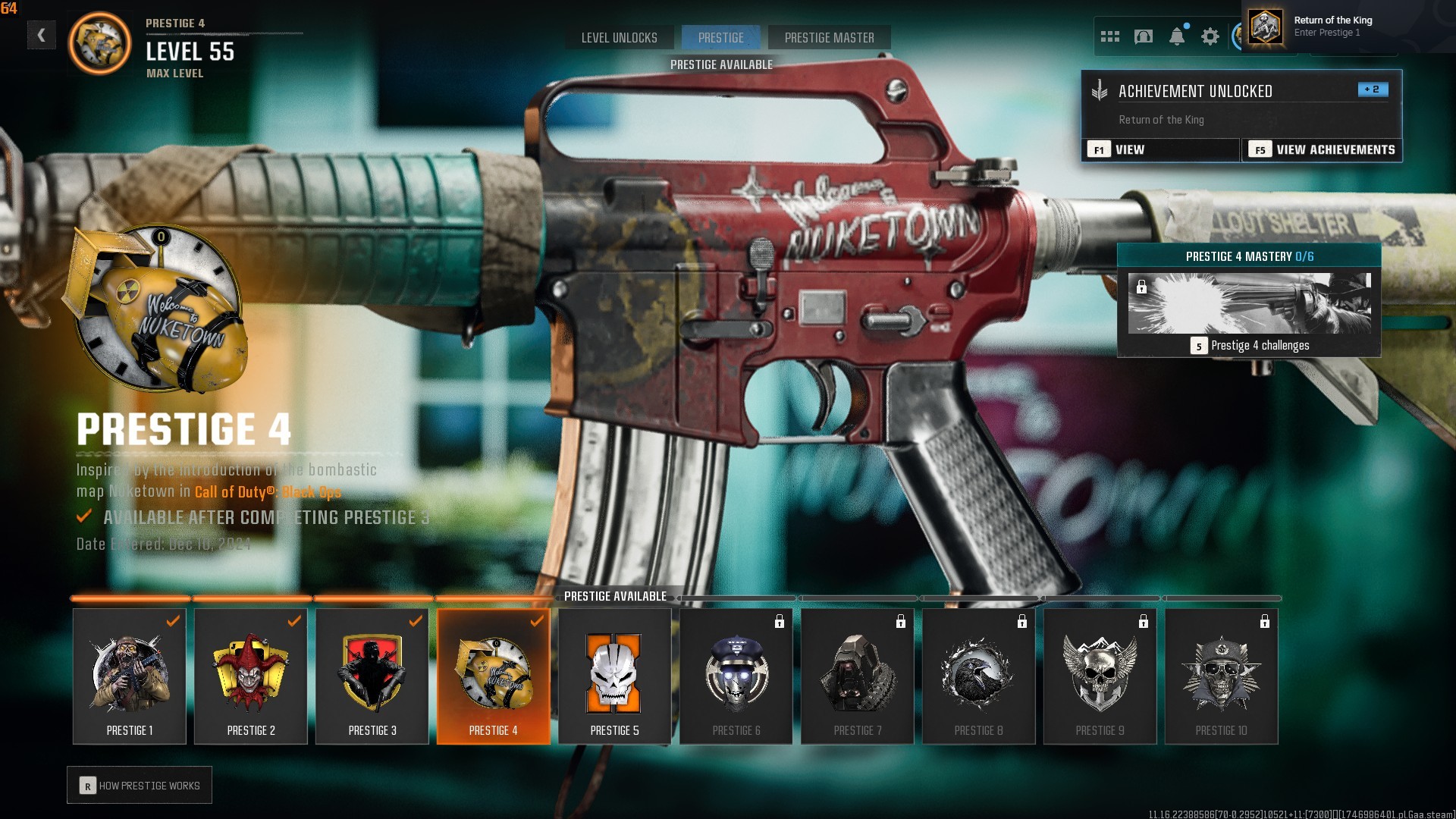View notifications via the bell icon
Screen dimensions: 1456x819
click(1177, 36)
